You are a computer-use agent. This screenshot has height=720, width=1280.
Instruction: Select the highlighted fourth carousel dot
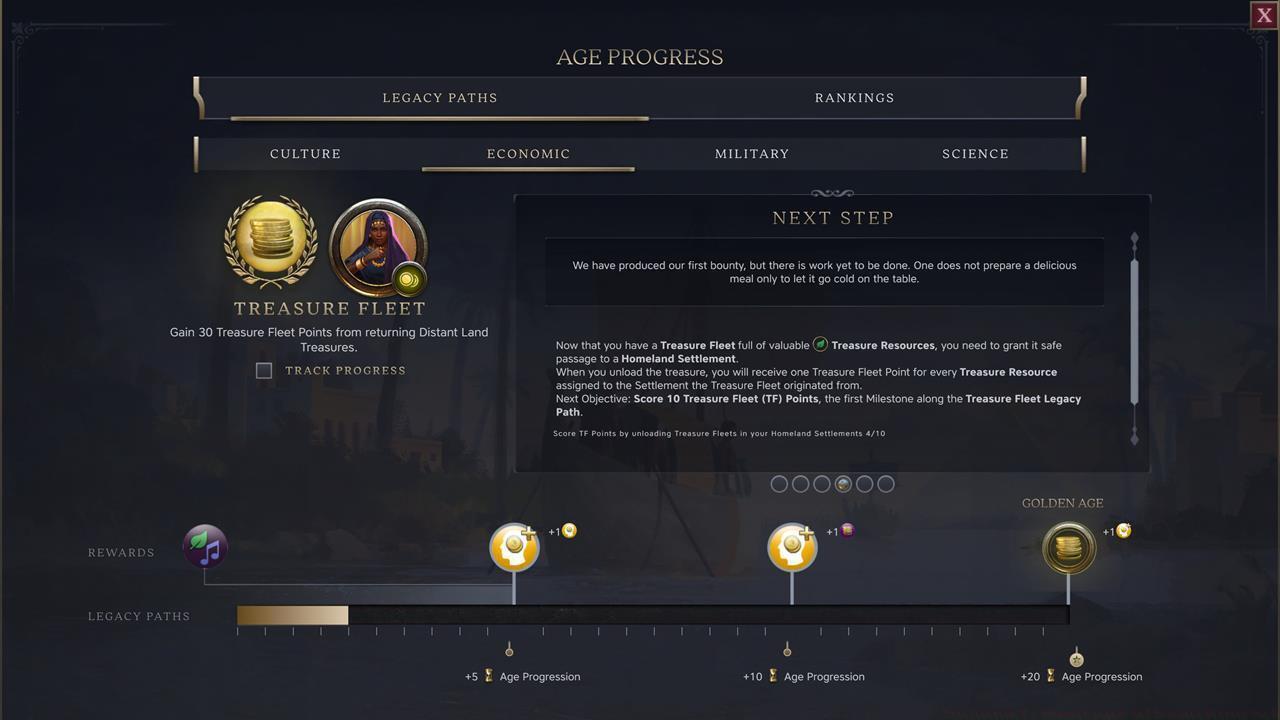pyautogui.click(x=843, y=484)
